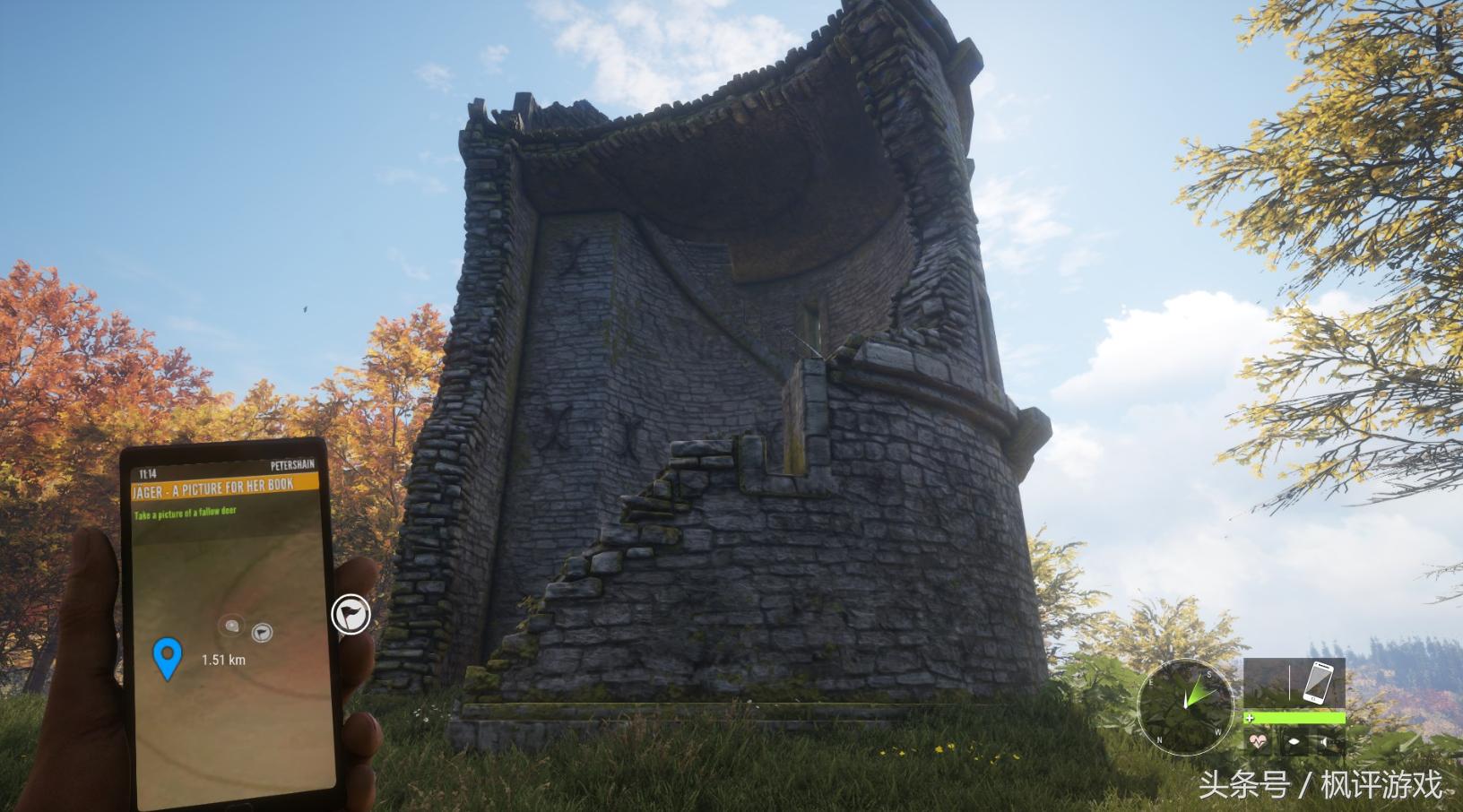The image size is (1463, 812).
Task: Select the large flag icon beside phone
Action: coord(351,615)
